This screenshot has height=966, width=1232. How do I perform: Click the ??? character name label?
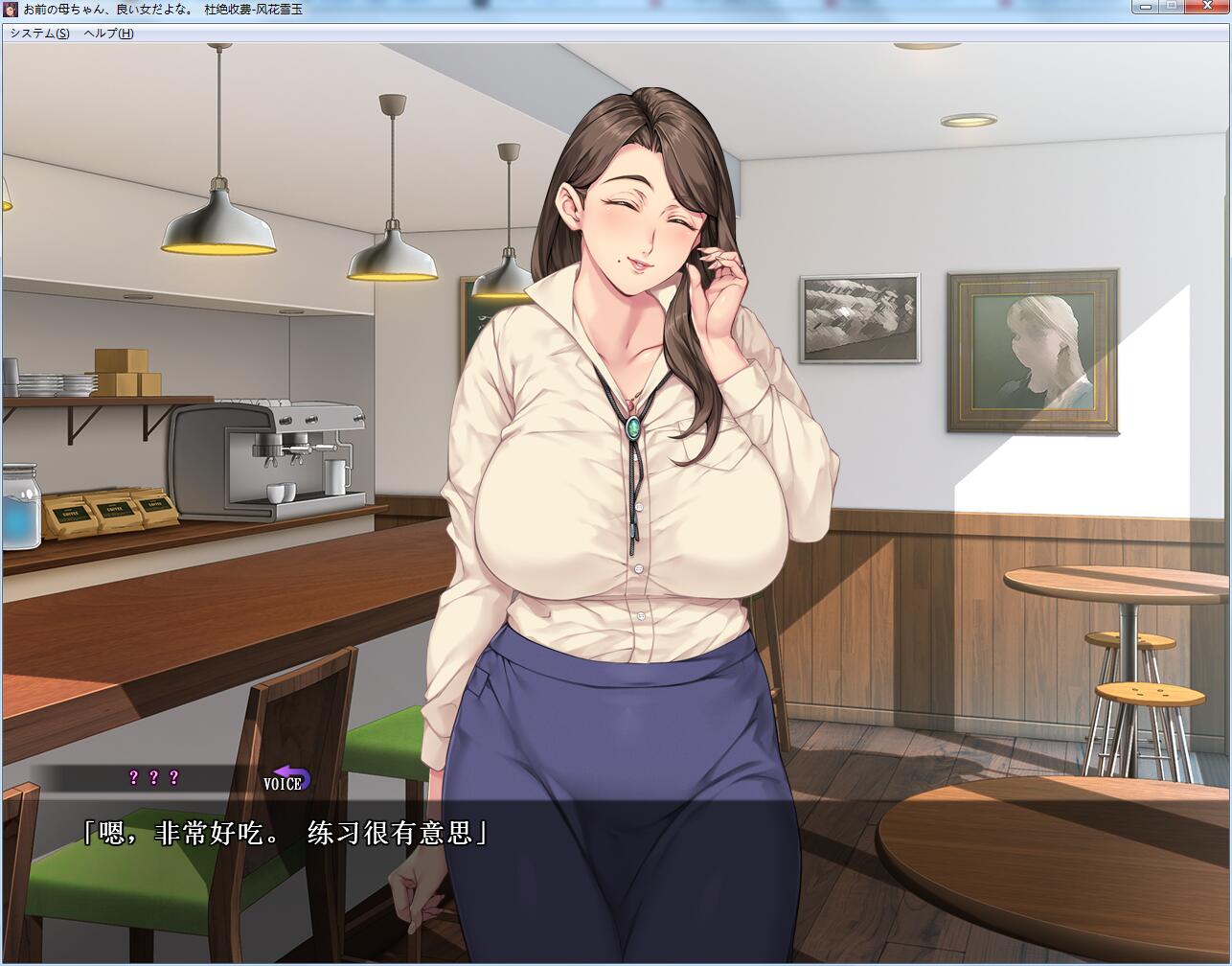click(151, 777)
